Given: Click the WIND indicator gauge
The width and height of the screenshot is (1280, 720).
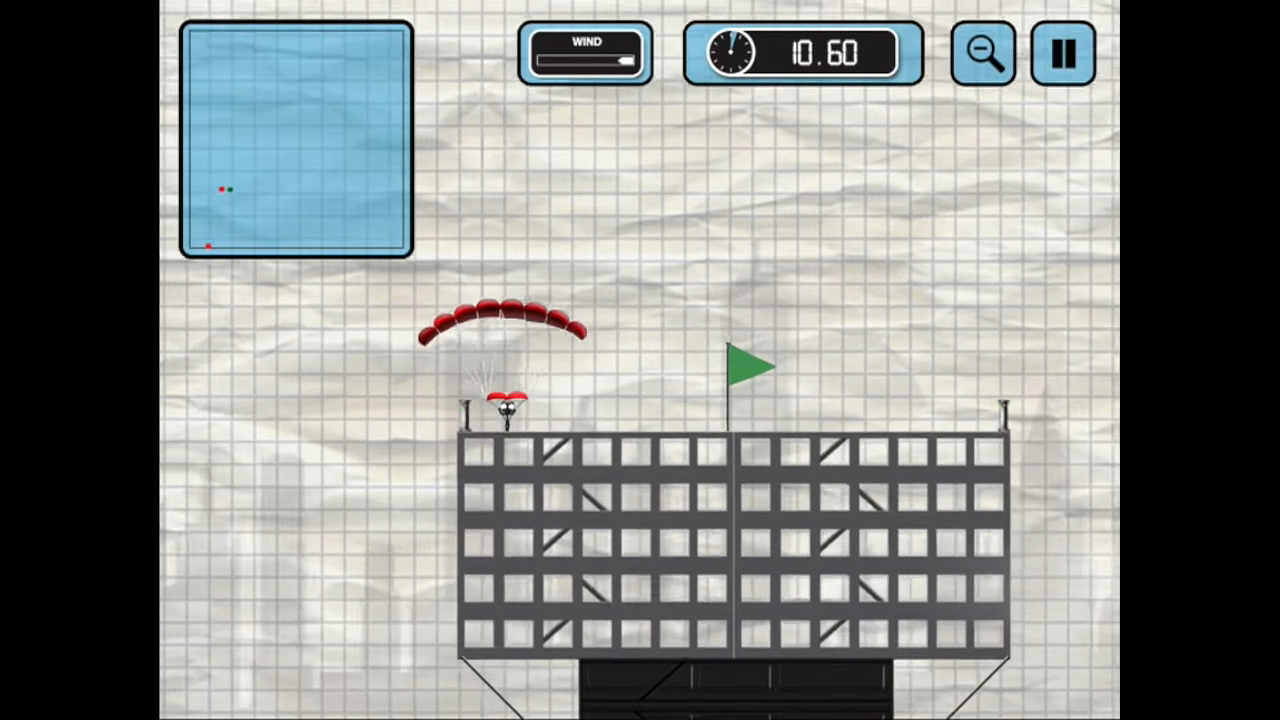Looking at the screenshot, I should (x=586, y=53).
